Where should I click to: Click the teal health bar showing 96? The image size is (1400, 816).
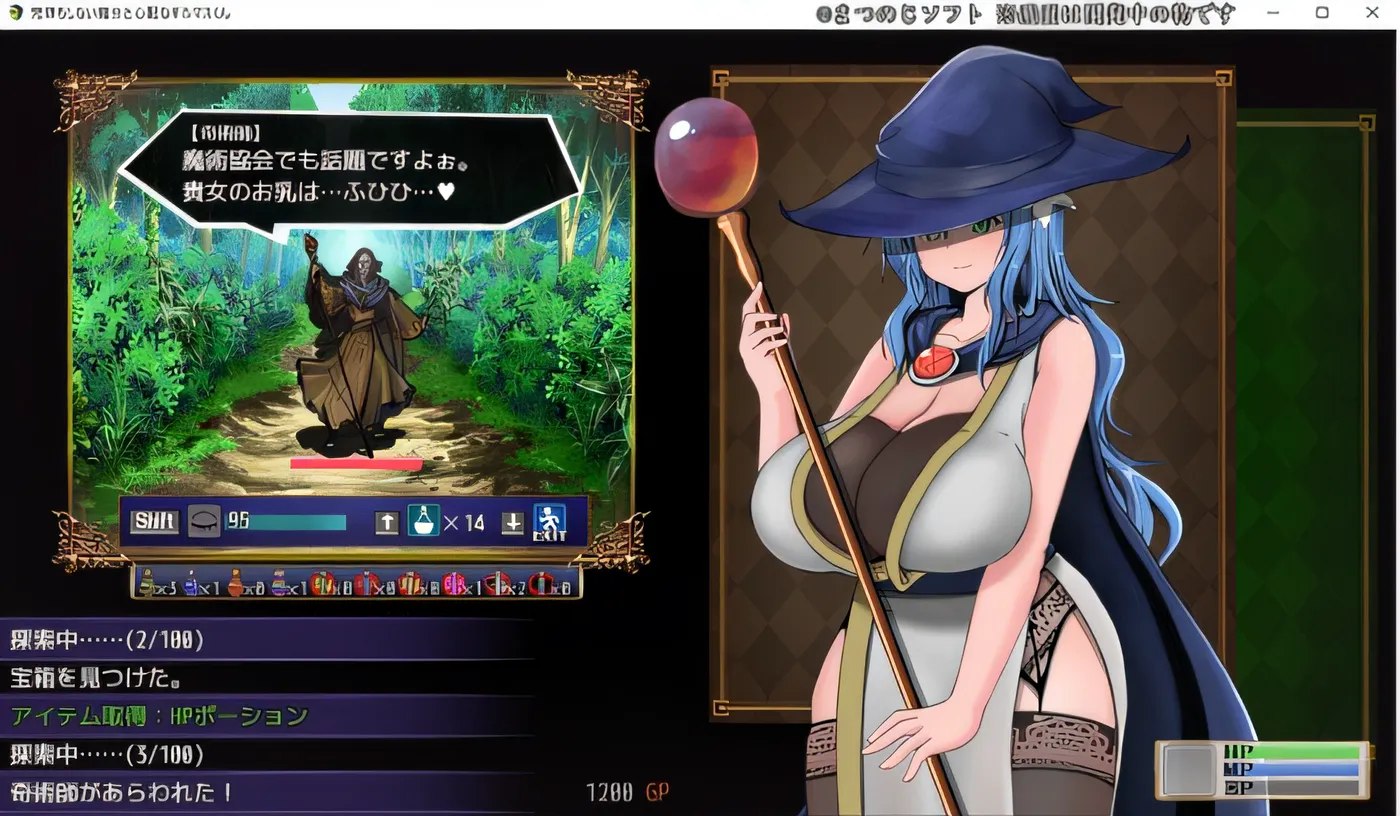coord(290,521)
